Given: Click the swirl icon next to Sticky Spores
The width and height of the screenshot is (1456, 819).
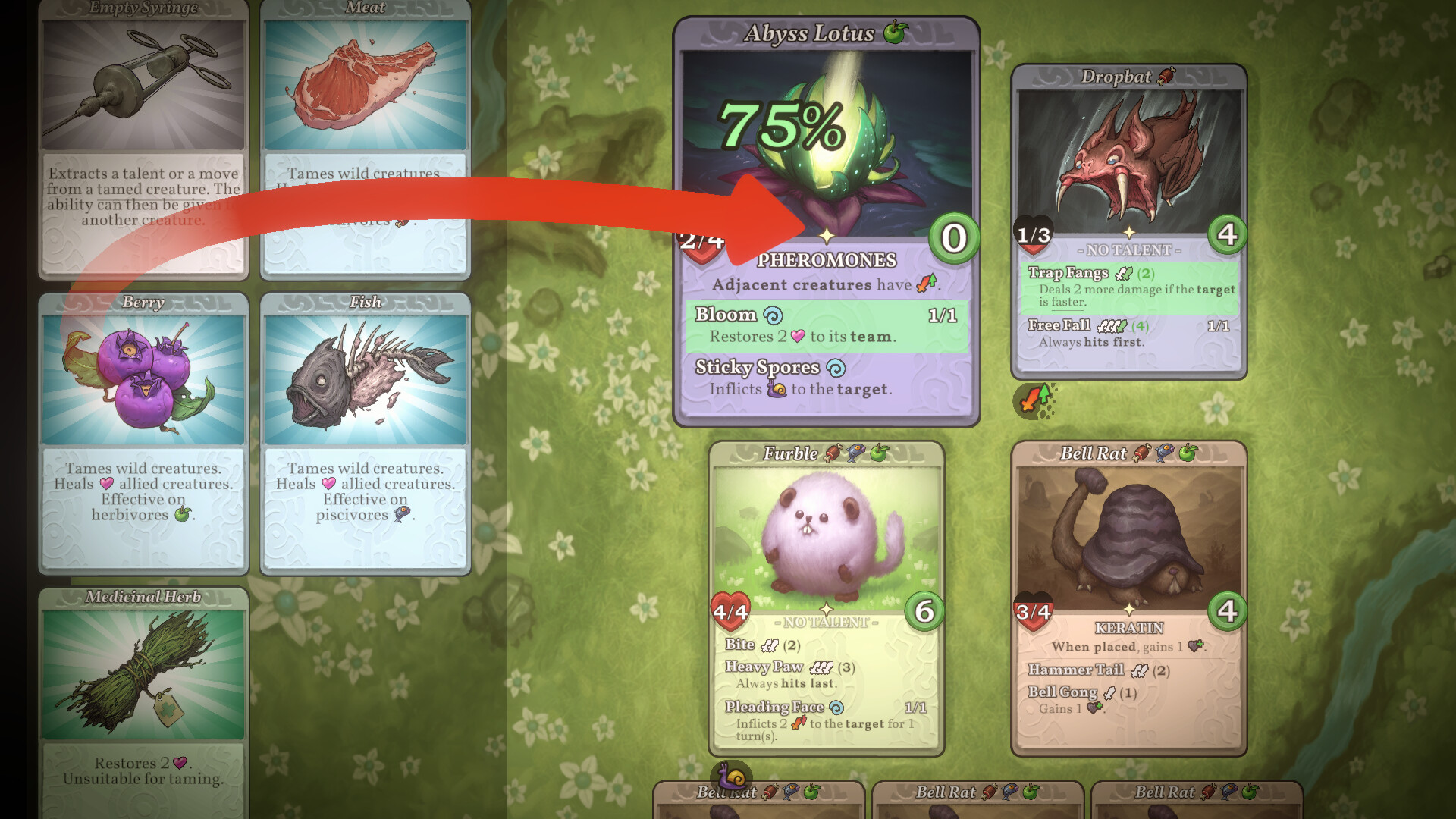Looking at the screenshot, I should point(836,368).
